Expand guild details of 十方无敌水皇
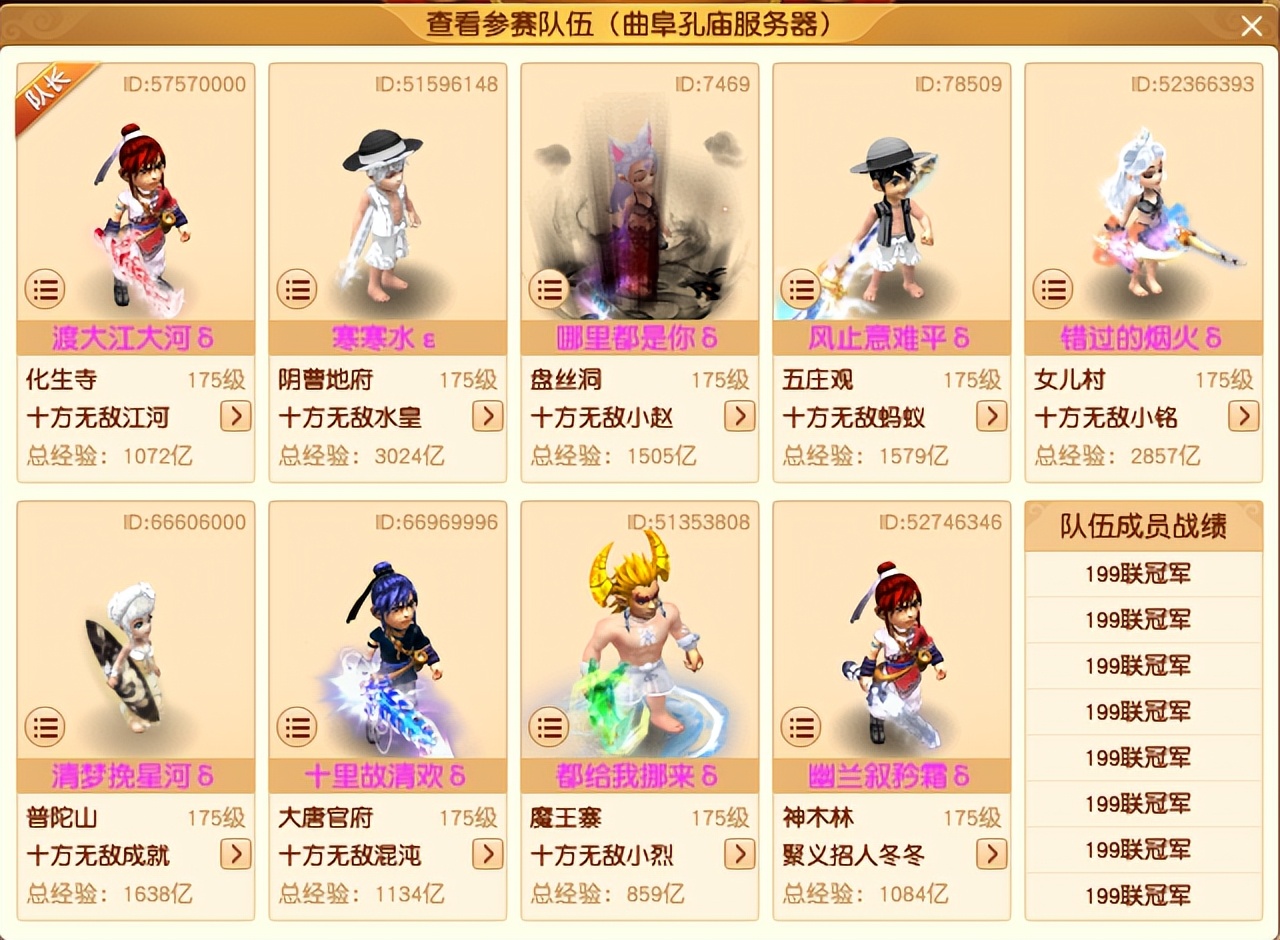This screenshot has height=940, width=1280. [488, 417]
